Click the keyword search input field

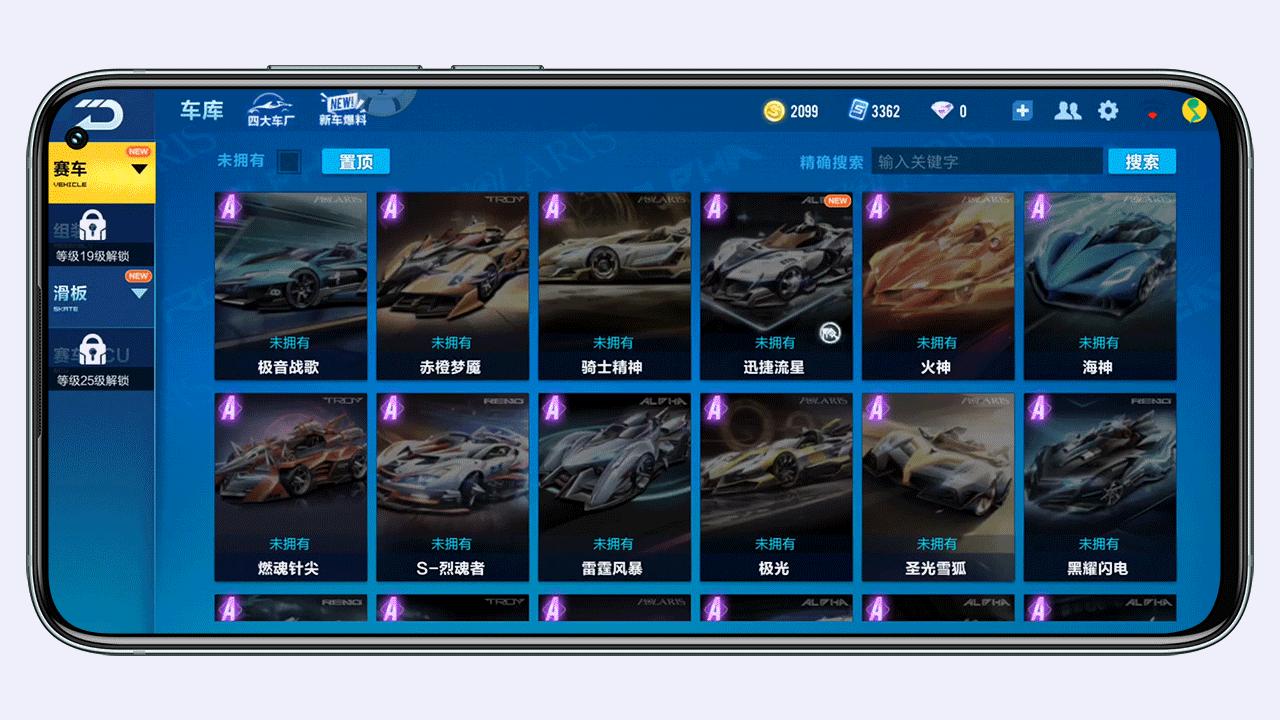pos(987,160)
